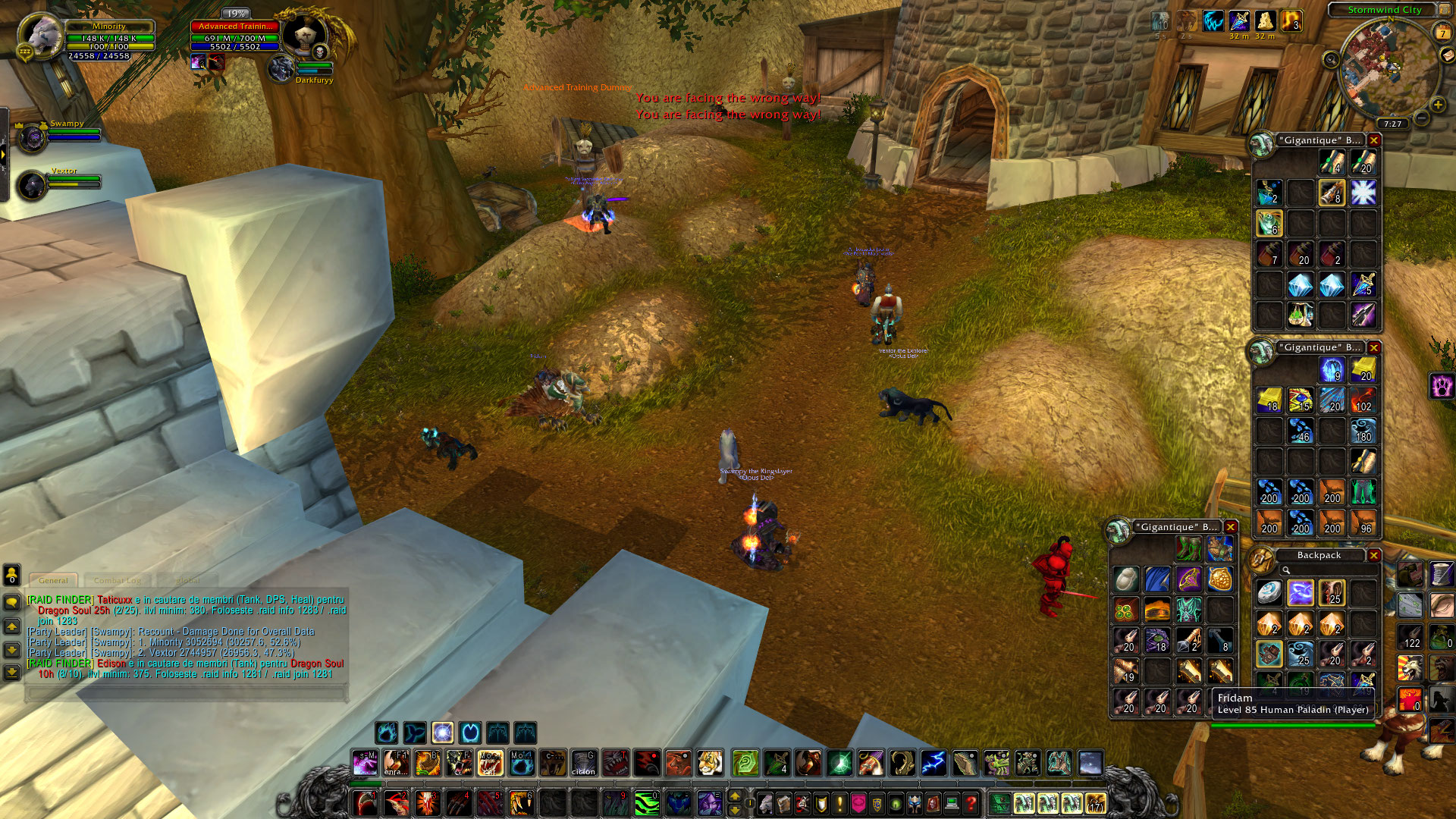Click the Minority player portrait

click(39, 36)
